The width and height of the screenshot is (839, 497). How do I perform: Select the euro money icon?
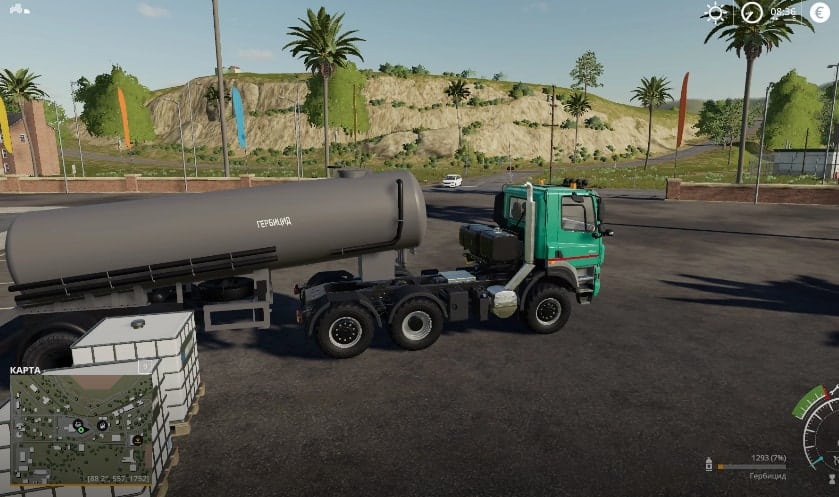click(x=822, y=12)
